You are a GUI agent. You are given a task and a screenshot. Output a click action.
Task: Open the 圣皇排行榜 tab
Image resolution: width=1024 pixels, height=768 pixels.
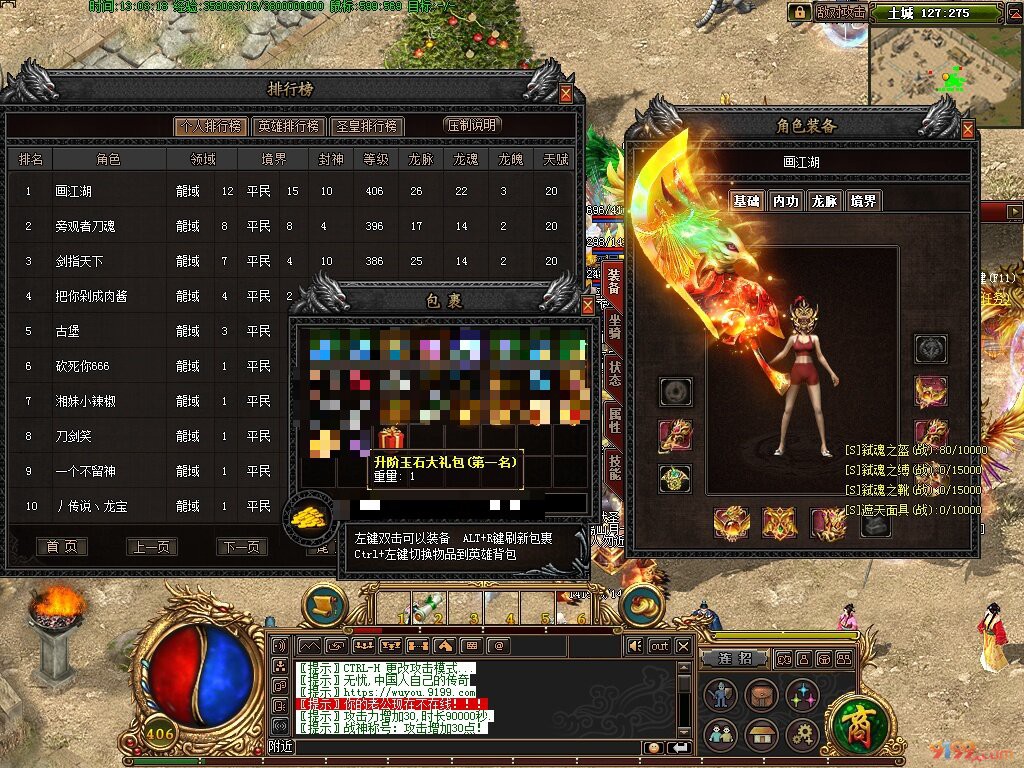[x=366, y=126]
